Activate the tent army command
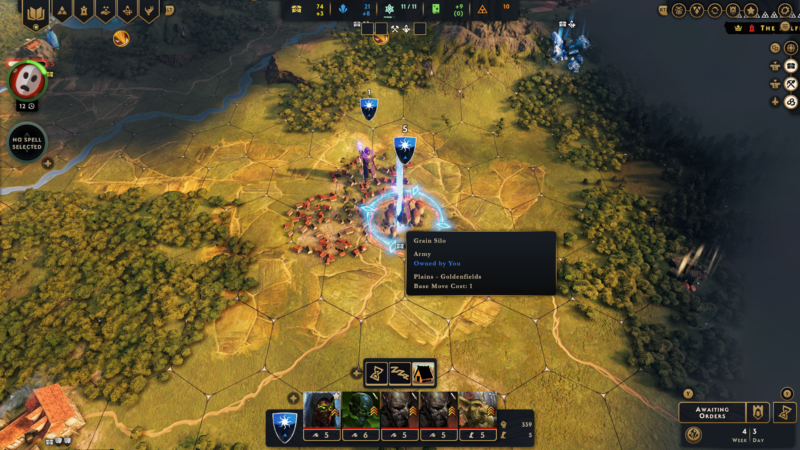The height and width of the screenshot is (450, 800). point(423,373)
